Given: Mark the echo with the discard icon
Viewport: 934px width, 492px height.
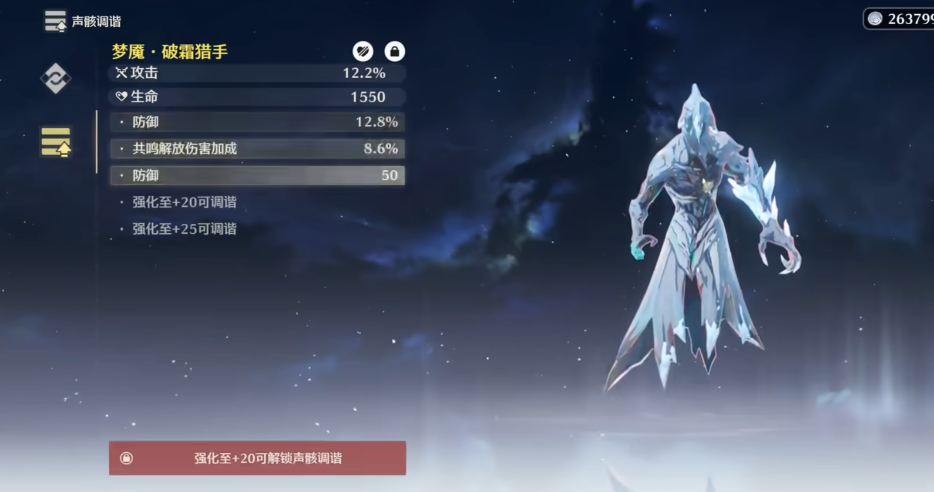Looking at the screenshot, I should pyautogui.click(x=362, y=51).
